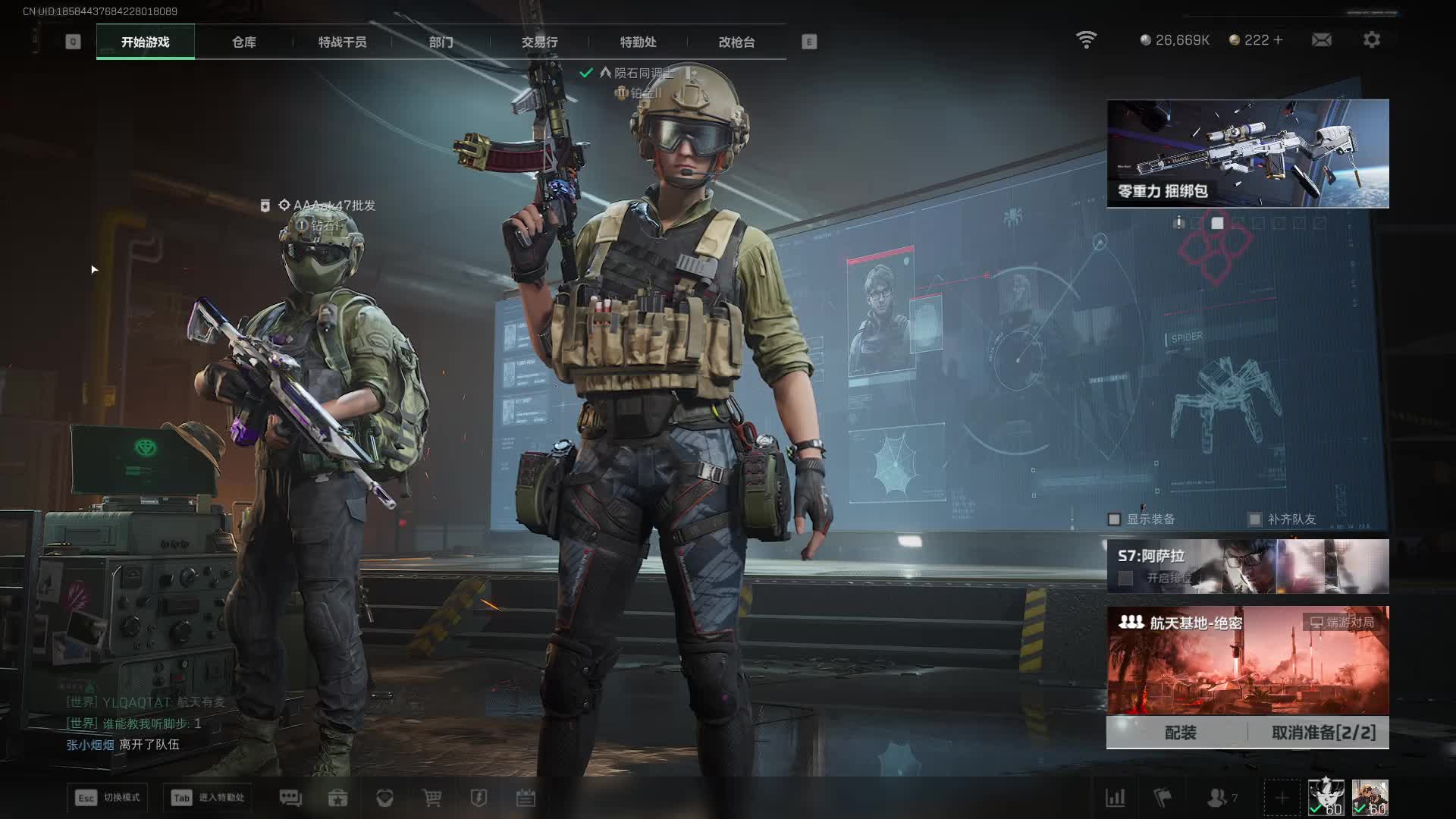Viewport: 1456px width, 819px height.
Task: Open the S7:阿萨拉 season banner
Action: coord(1247,566)
